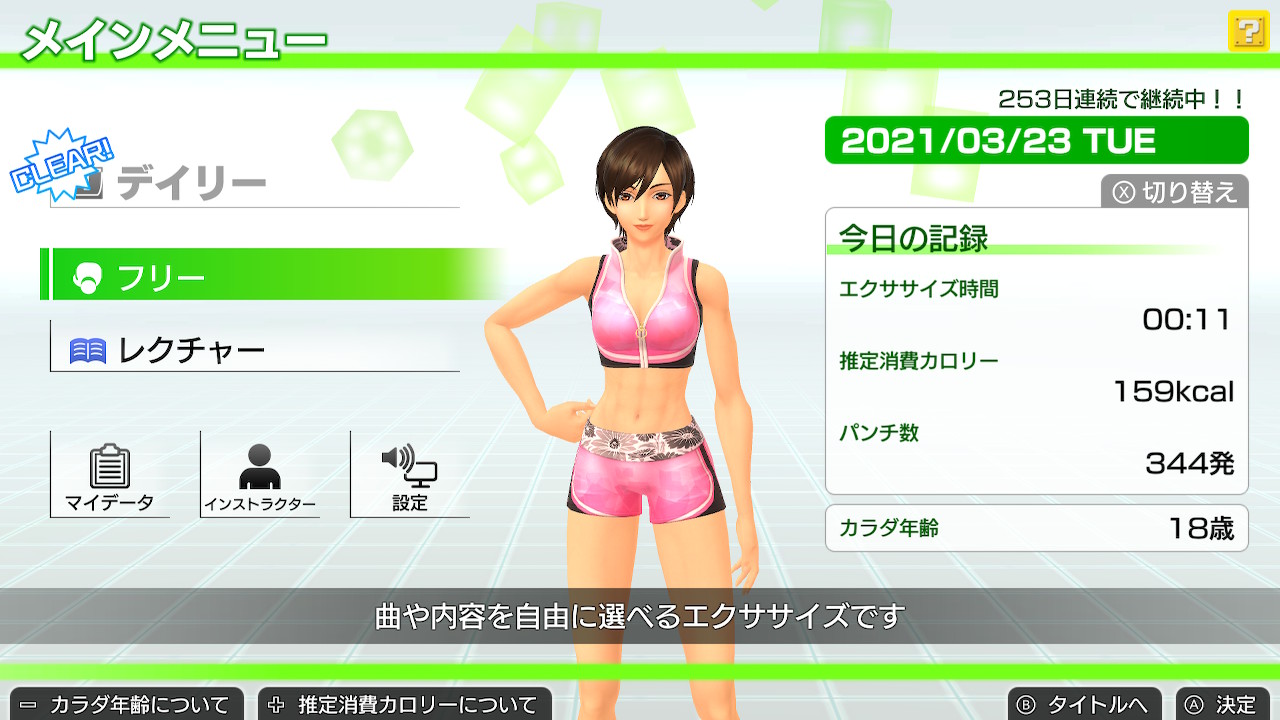Viewport: 1280px width, 720px height.
Task: Open マイデータ my data screen
Action: 110,475
